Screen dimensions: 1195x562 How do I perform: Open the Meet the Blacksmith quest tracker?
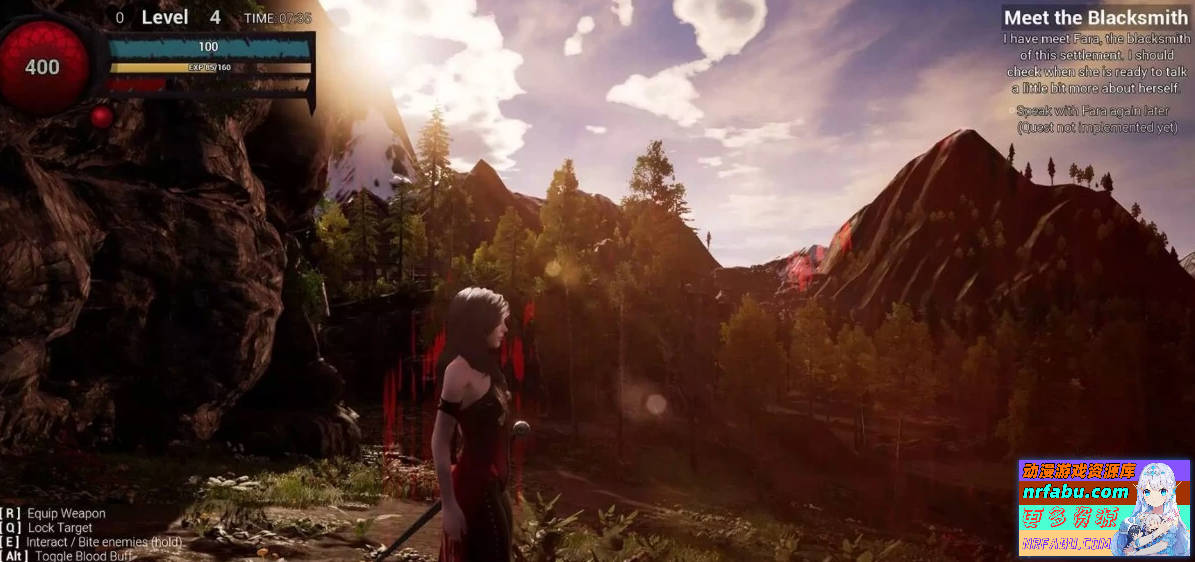(x=1096, y=17)
